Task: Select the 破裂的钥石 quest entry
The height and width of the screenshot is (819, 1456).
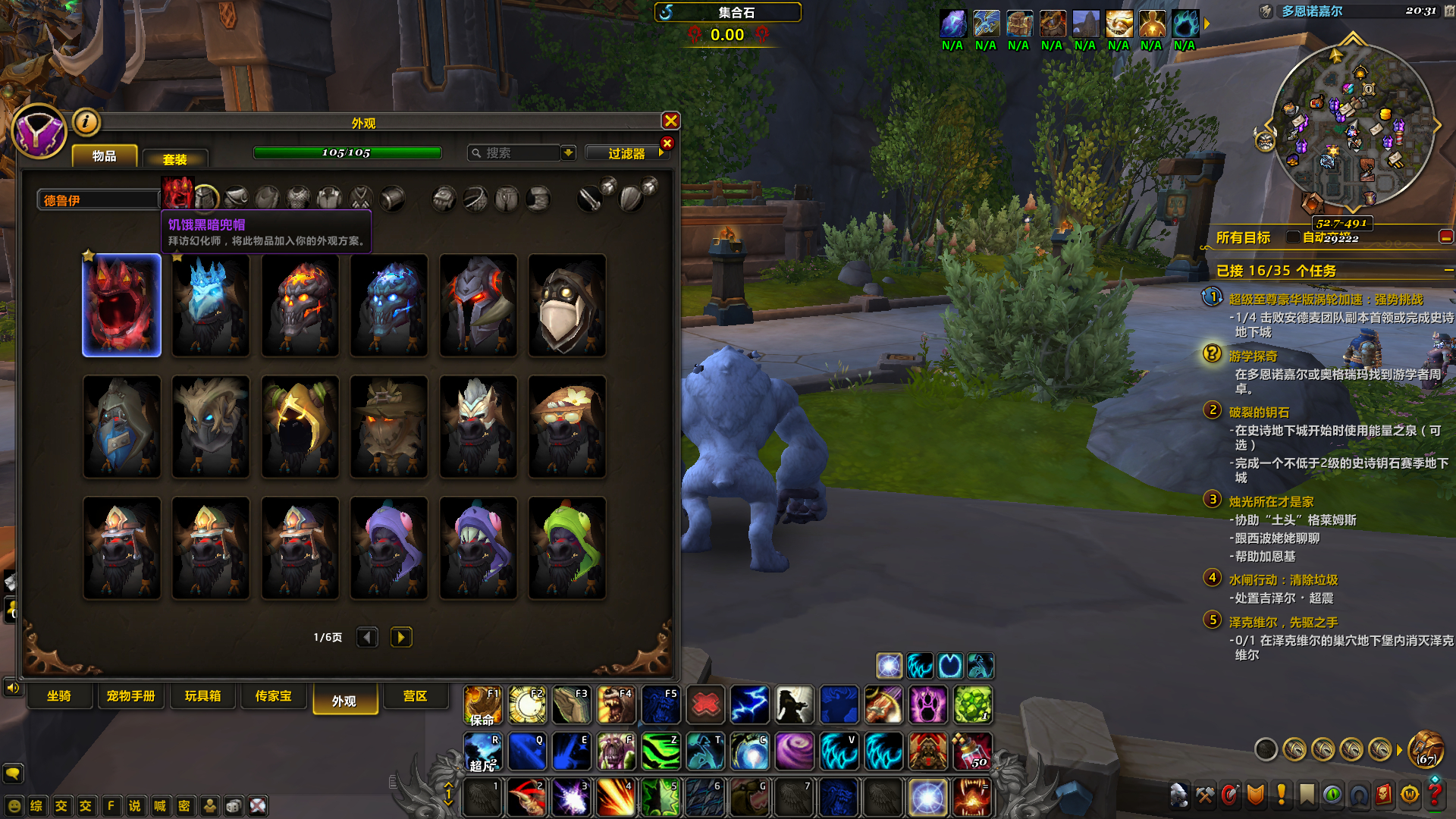Action: click(1259, 413)
